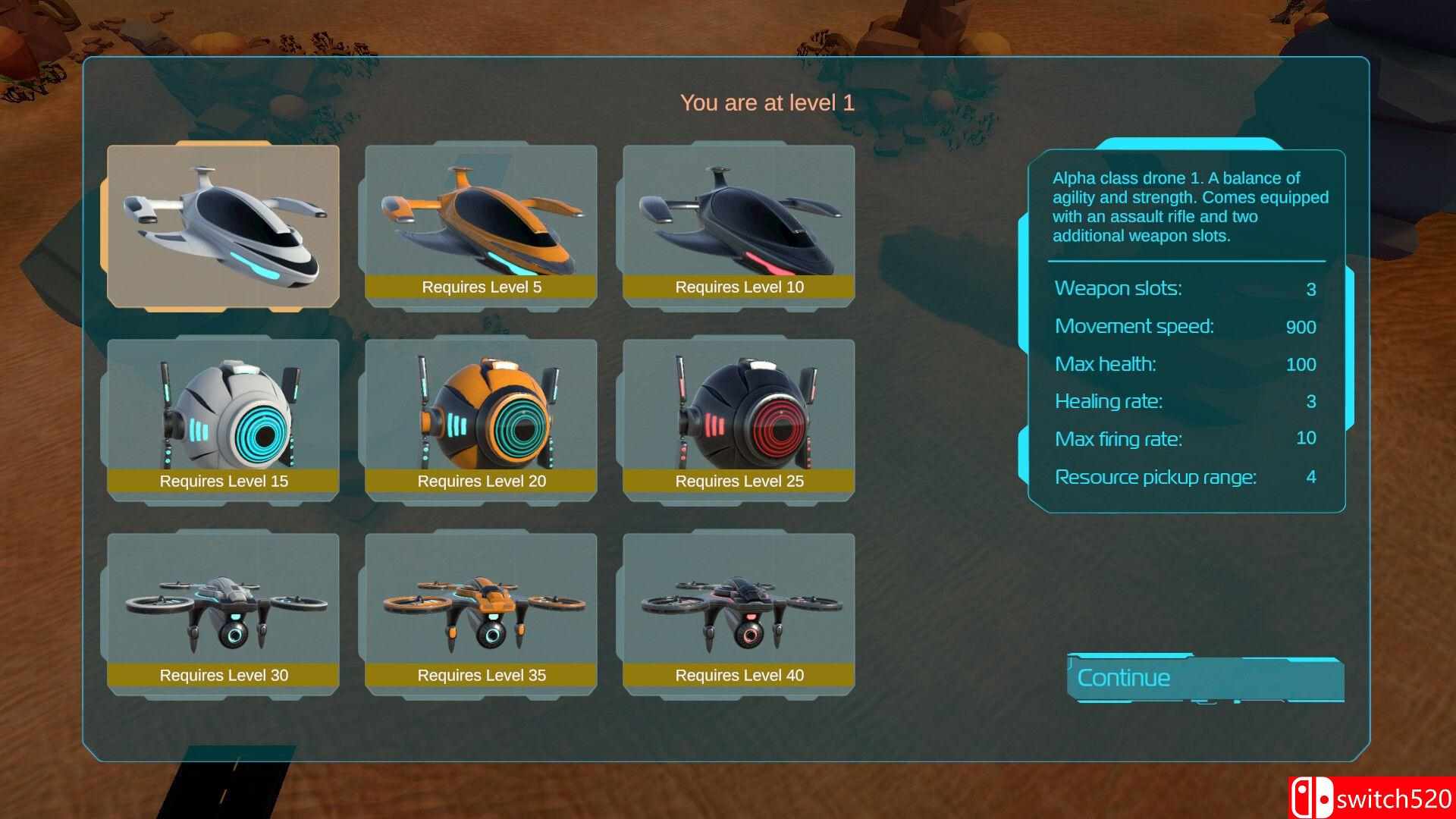Viewport: 1456px width, 819px height.
Task: Pick the black drone requiring Level 10
Action: point(739,225)
